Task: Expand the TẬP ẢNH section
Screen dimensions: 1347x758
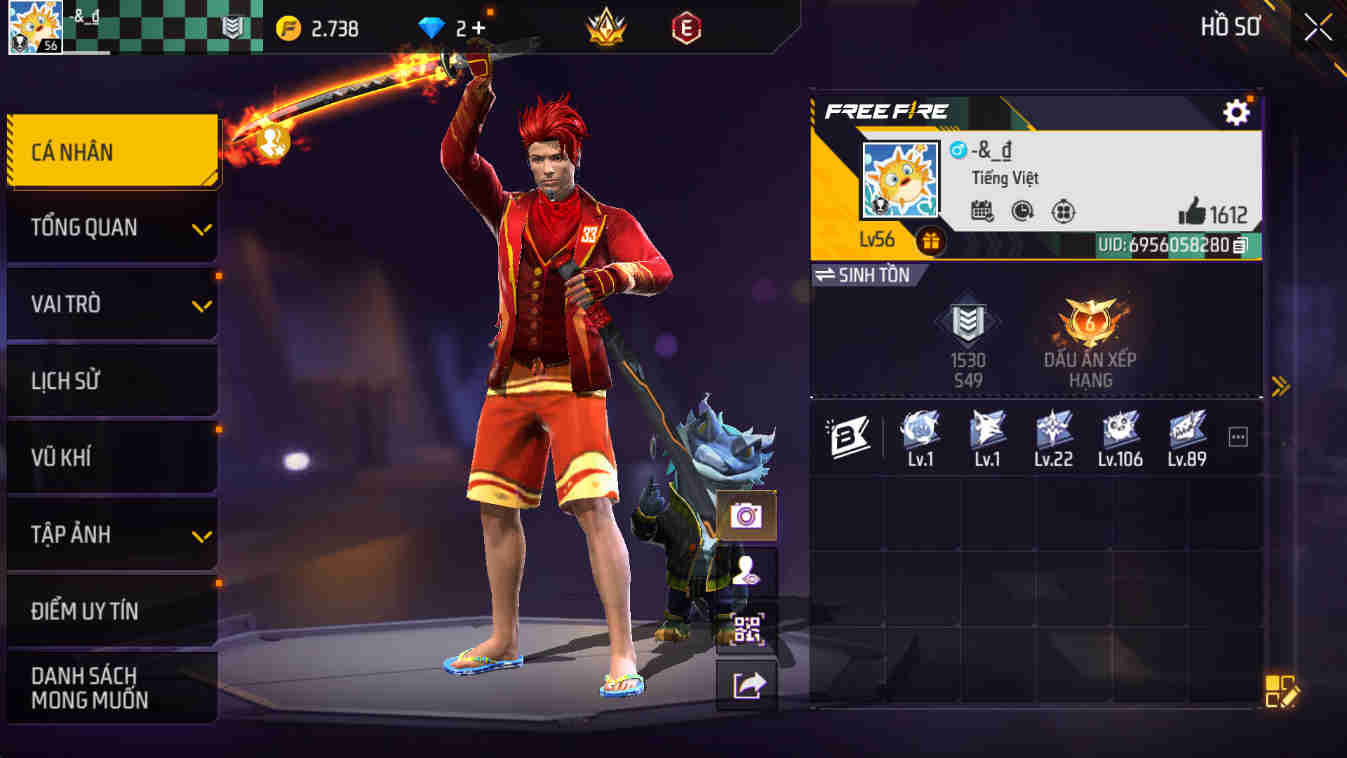Action: (112, 534)
